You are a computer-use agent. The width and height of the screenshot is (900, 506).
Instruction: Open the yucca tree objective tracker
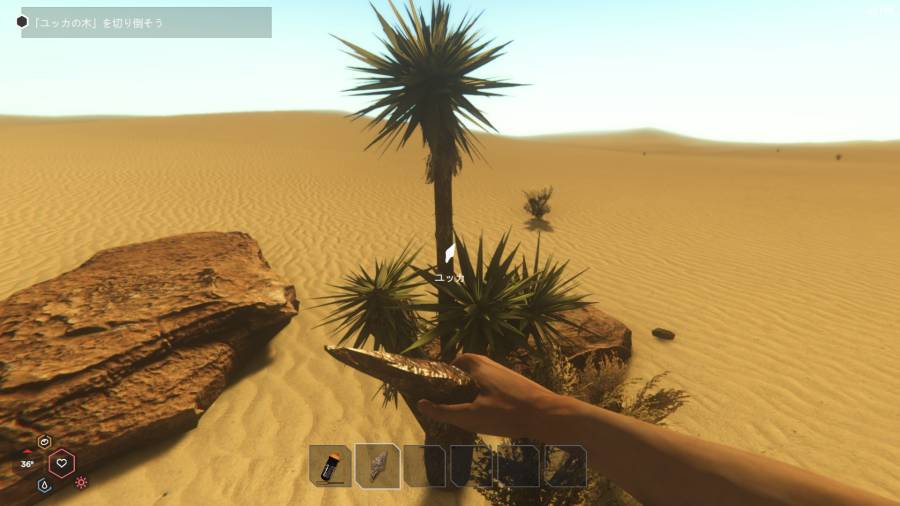[x=145, y=22]
